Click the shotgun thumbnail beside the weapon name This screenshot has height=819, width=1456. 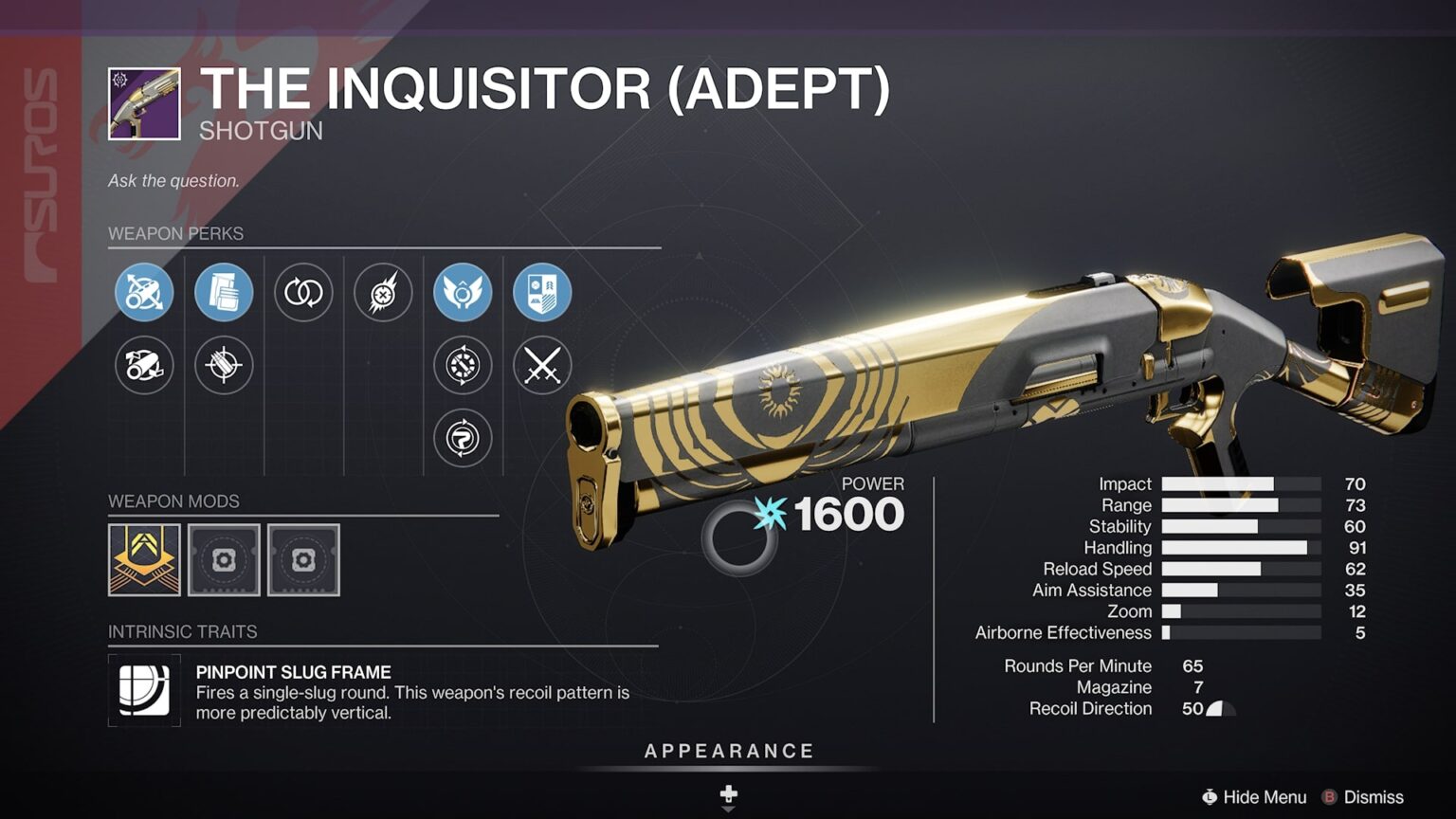point(142,104)
